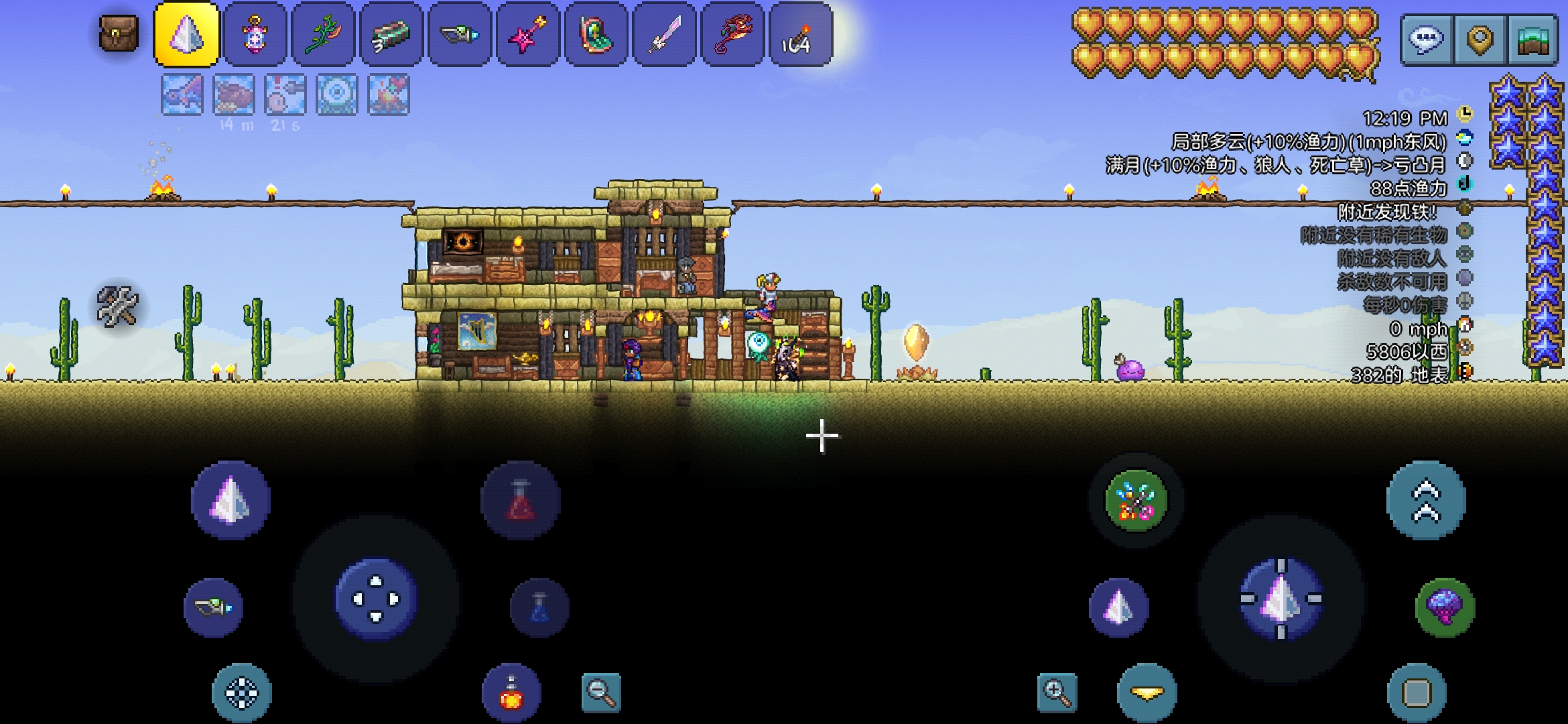Select the pink star guitar slot
The image size is (1568, 724).
(527, 34)
